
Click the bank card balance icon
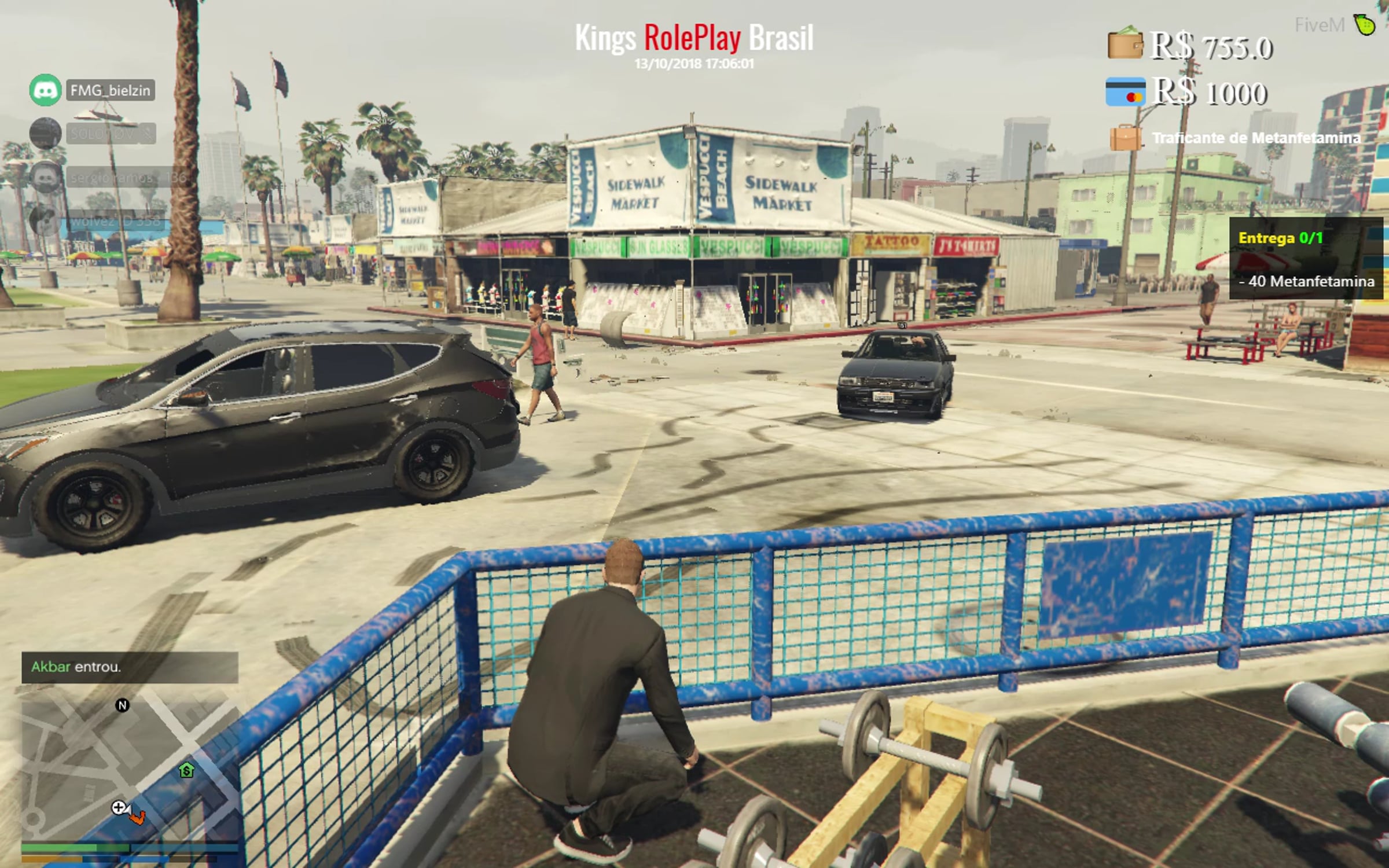pos(1125,91)
